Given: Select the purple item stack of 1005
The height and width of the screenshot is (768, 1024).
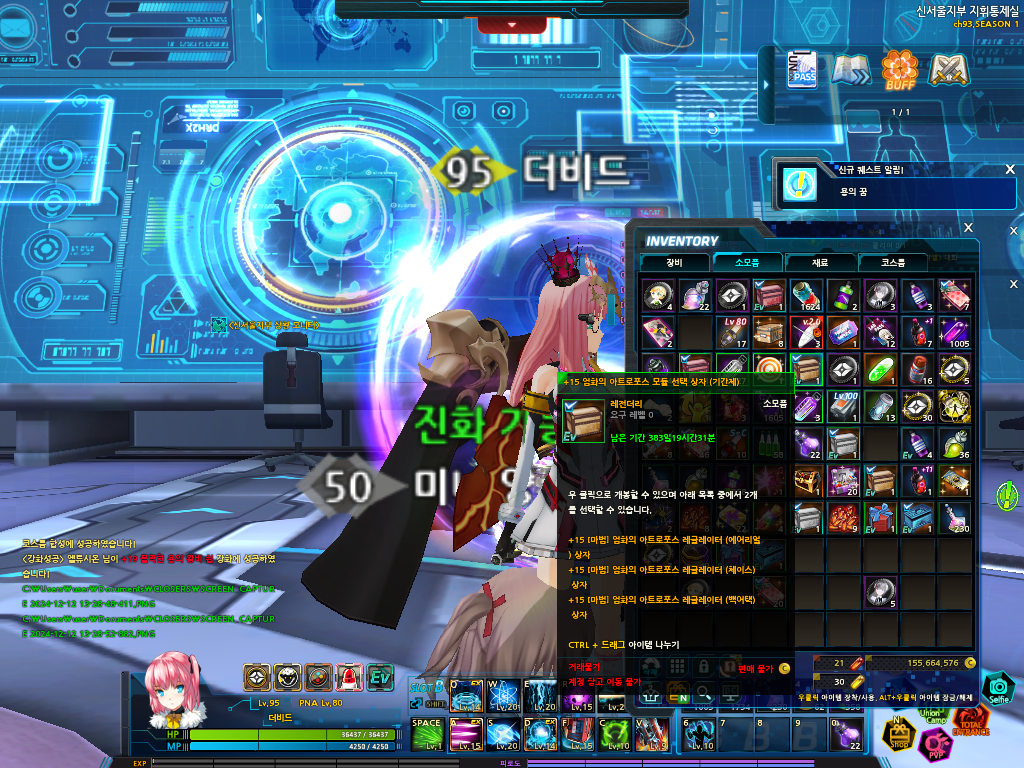Looking at the screenshot, I should [953, 332].
